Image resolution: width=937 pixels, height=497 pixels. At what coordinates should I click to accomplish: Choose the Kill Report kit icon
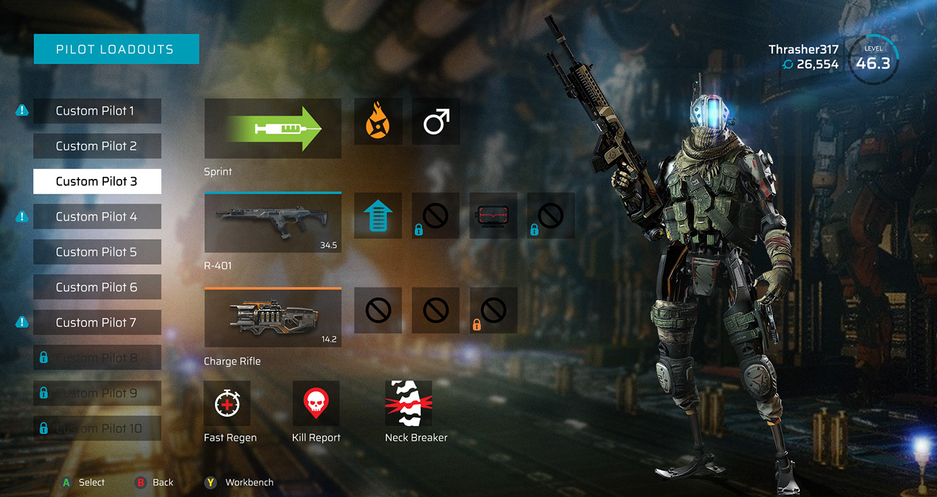click(316, 403)
